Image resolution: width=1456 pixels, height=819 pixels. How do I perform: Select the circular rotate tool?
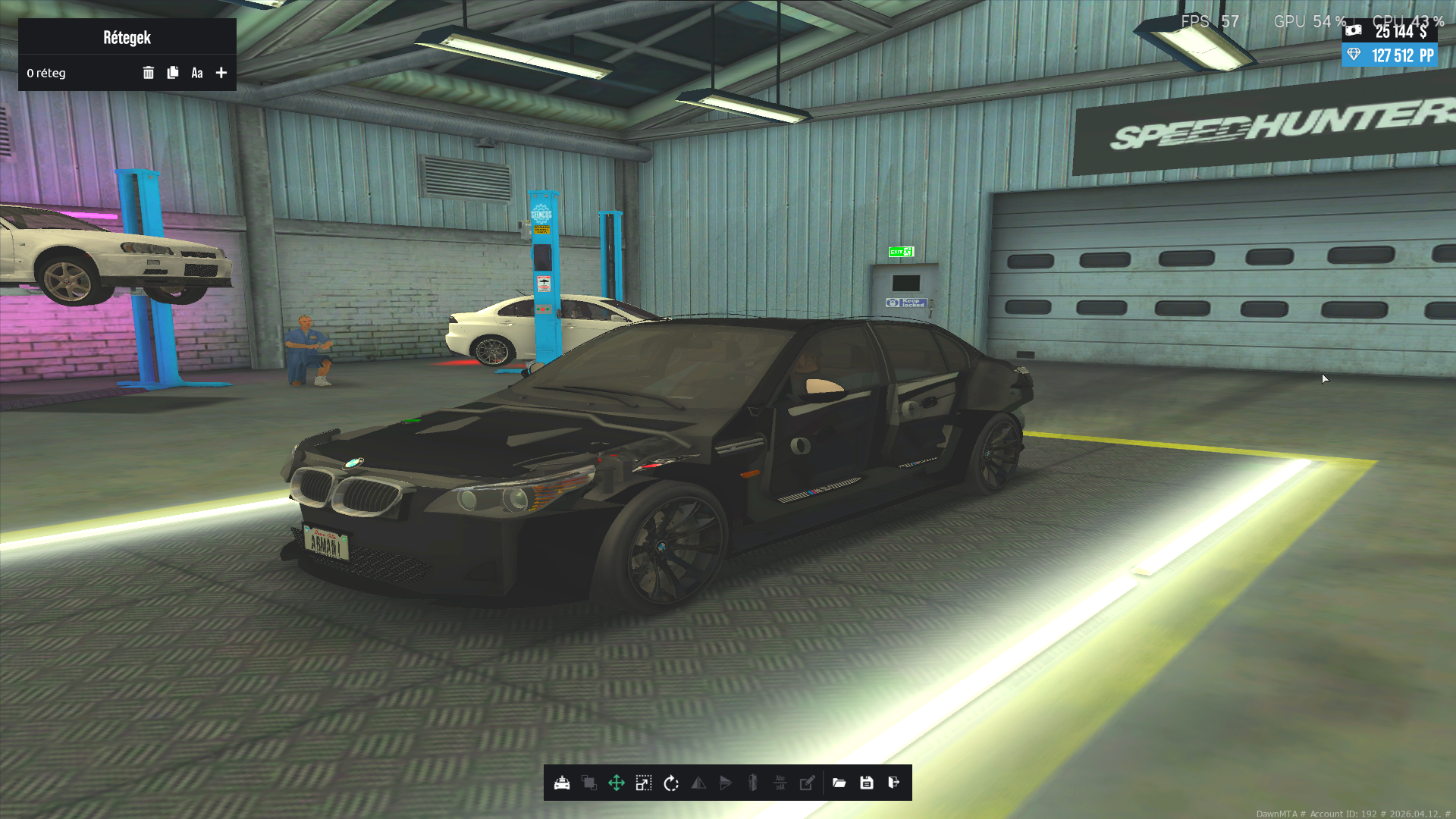coord(671,783)
